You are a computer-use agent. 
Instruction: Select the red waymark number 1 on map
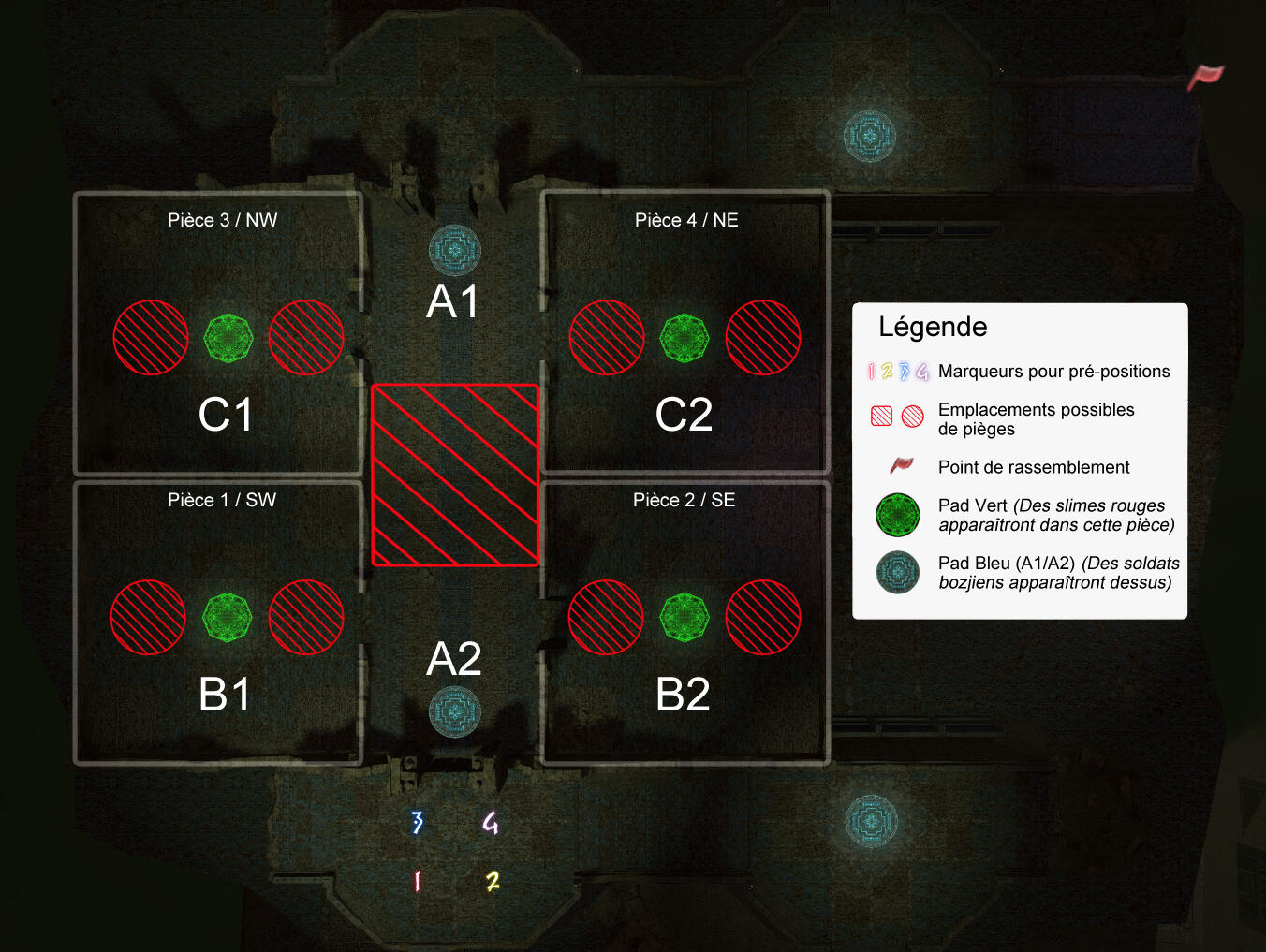(x=417, y=881)
